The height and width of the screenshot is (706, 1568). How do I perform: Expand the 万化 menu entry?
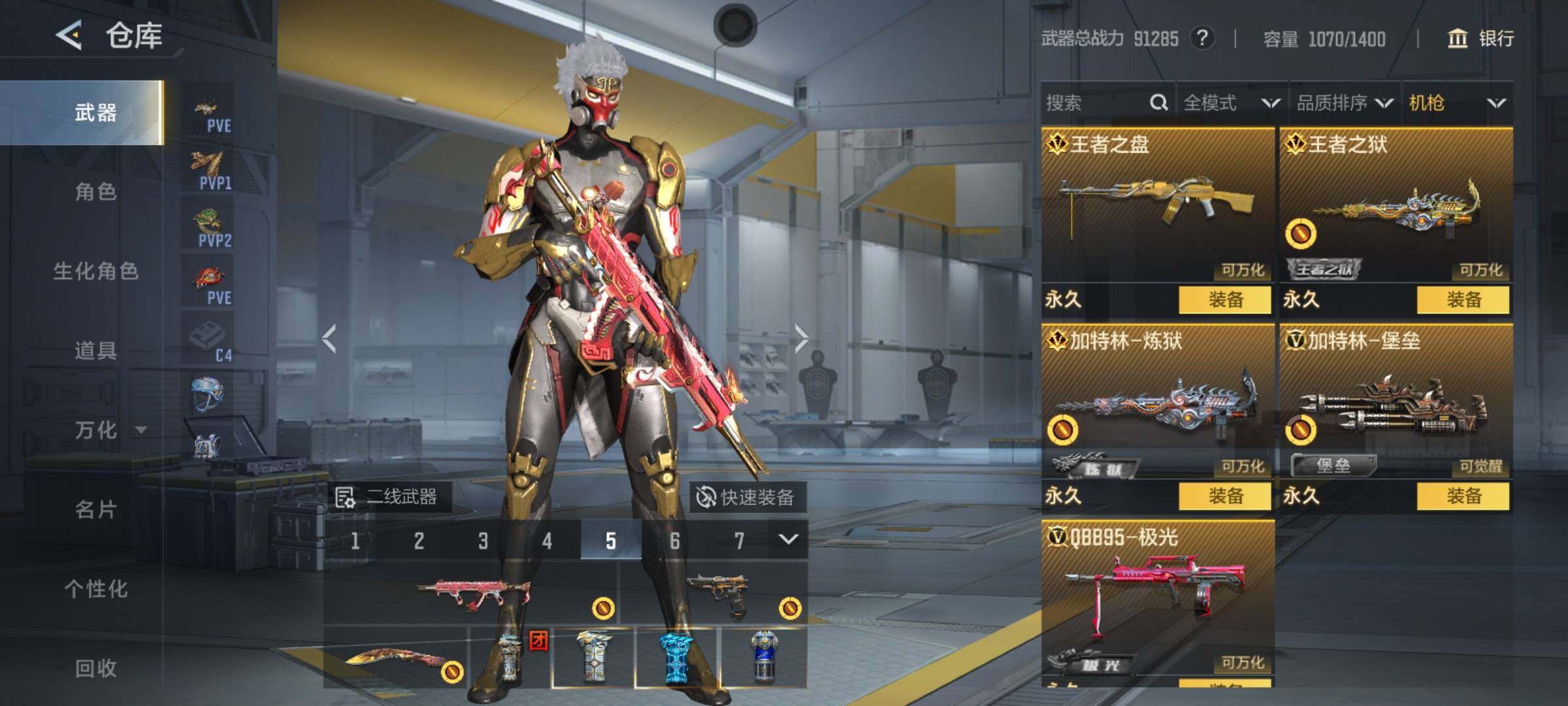pyautogui.click(x=108, y=430)
